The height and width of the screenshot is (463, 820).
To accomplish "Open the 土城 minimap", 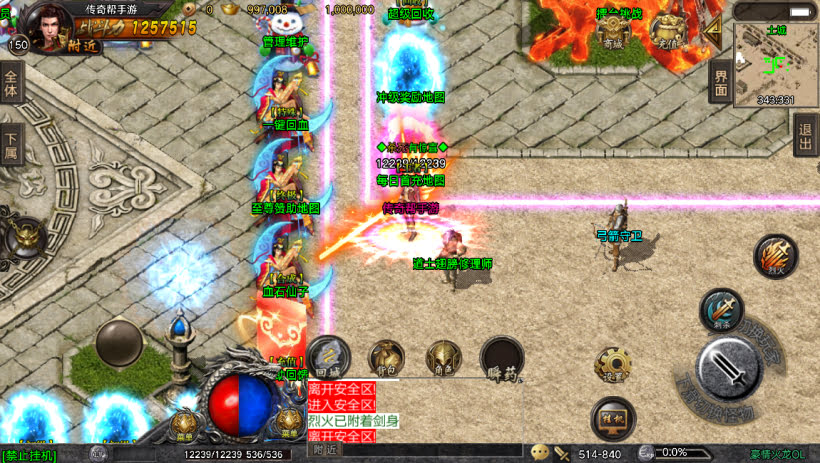I will 775,63.
